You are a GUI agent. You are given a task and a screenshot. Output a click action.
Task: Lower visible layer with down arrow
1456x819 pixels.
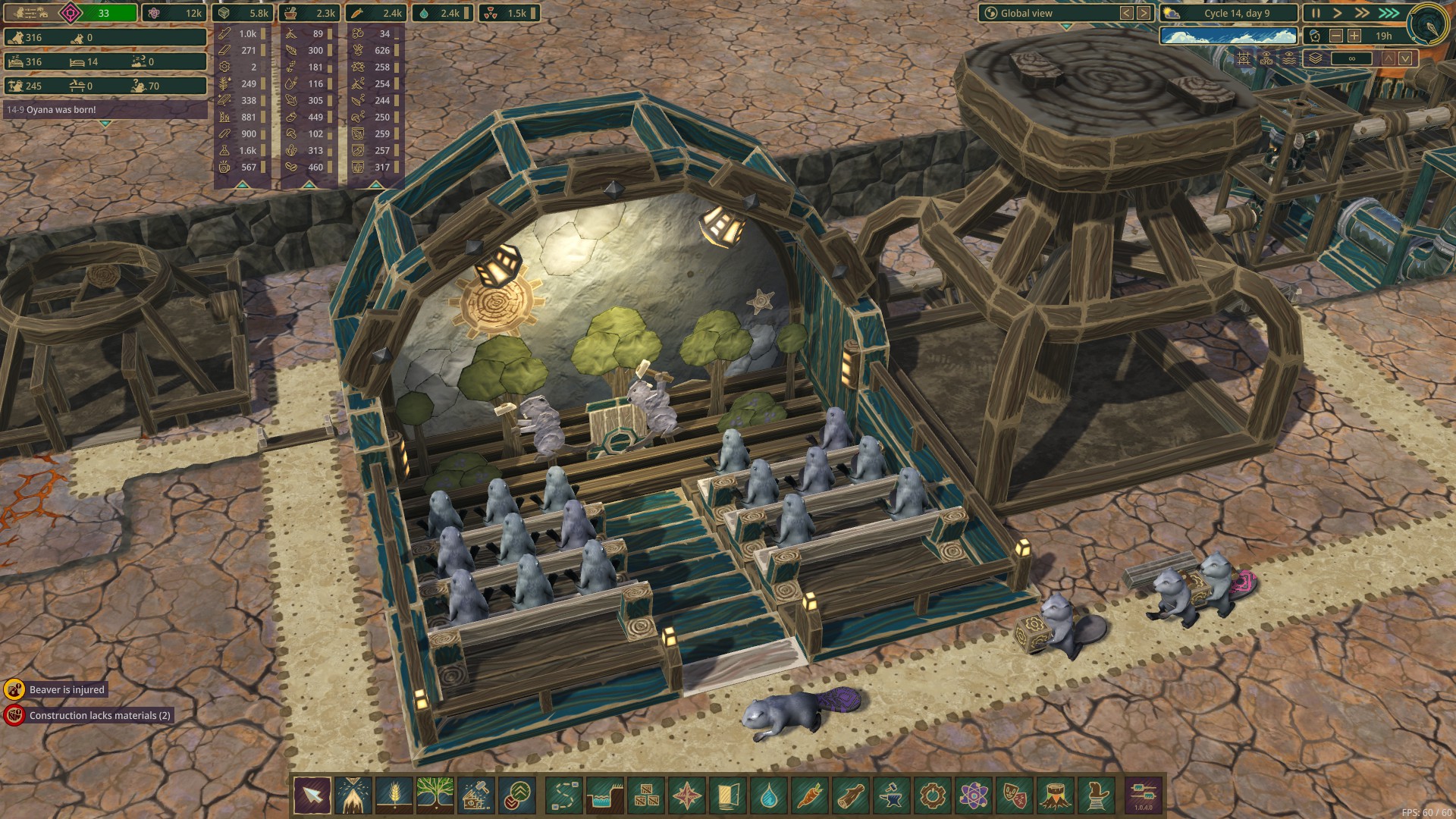pos(1406,58)
